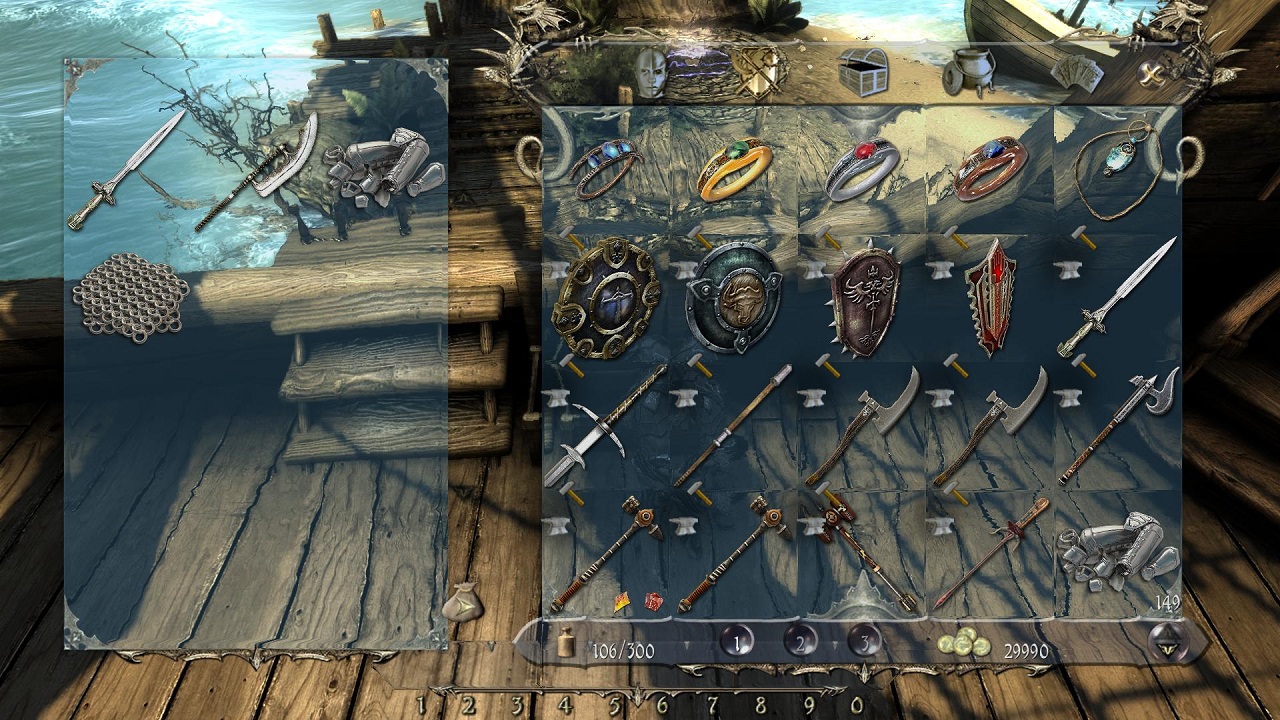Pick the silver ring with red gem
This screenshot has height=720, width=1280.
862,168
